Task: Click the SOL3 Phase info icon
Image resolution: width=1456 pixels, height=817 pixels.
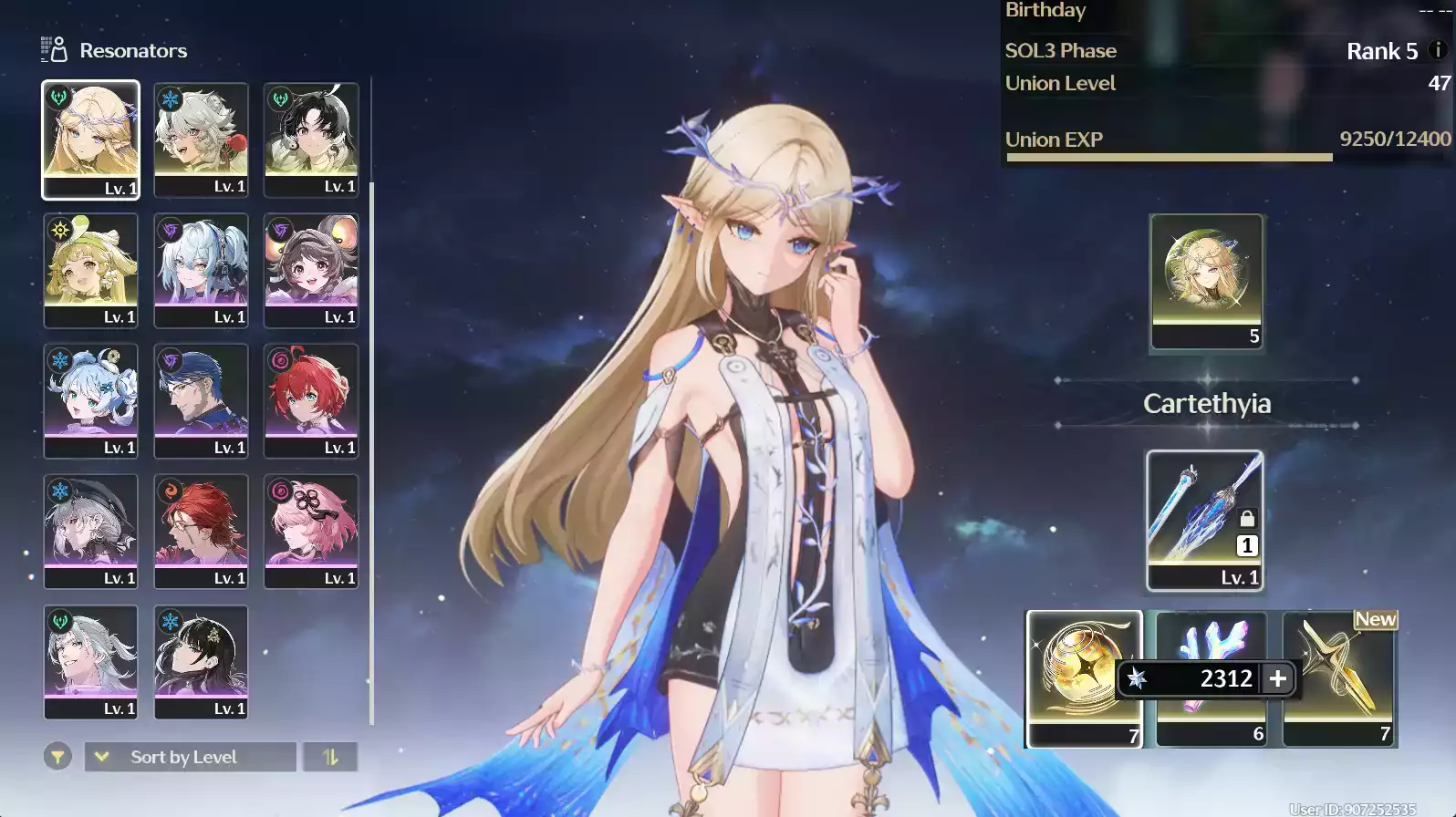Action: point(1438,50)
